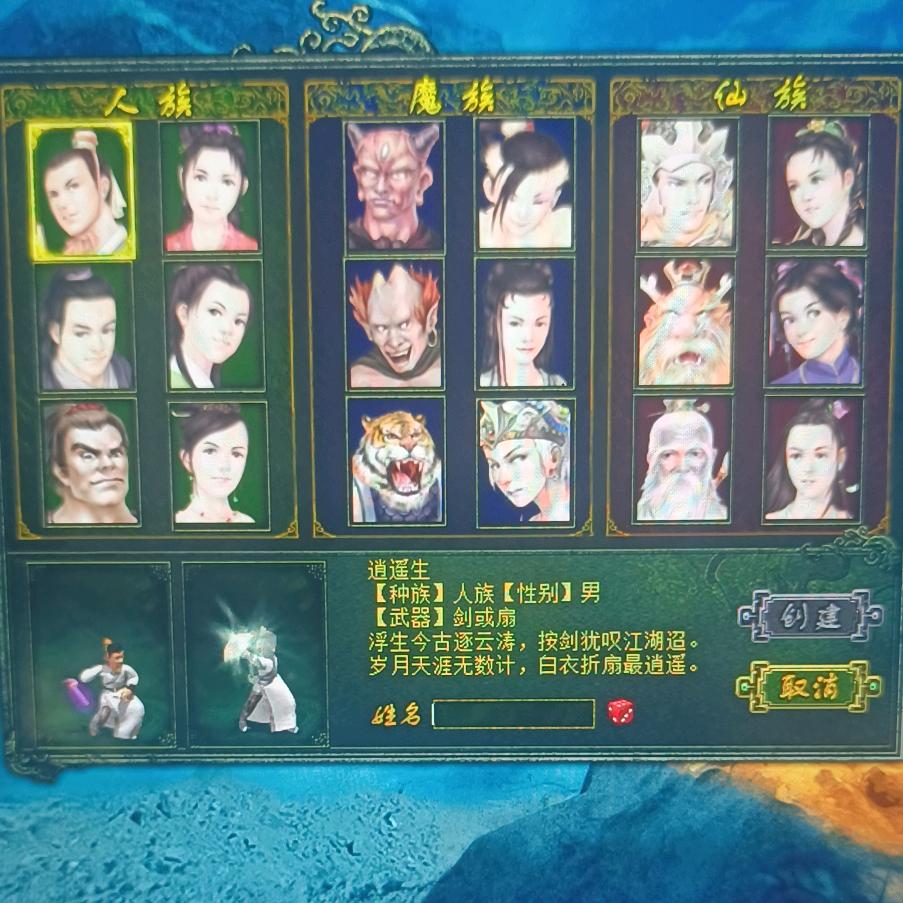Pick the pink horned demon portrait
The image size is (903, 903).
pyautogui.click(x=393, y=187)
